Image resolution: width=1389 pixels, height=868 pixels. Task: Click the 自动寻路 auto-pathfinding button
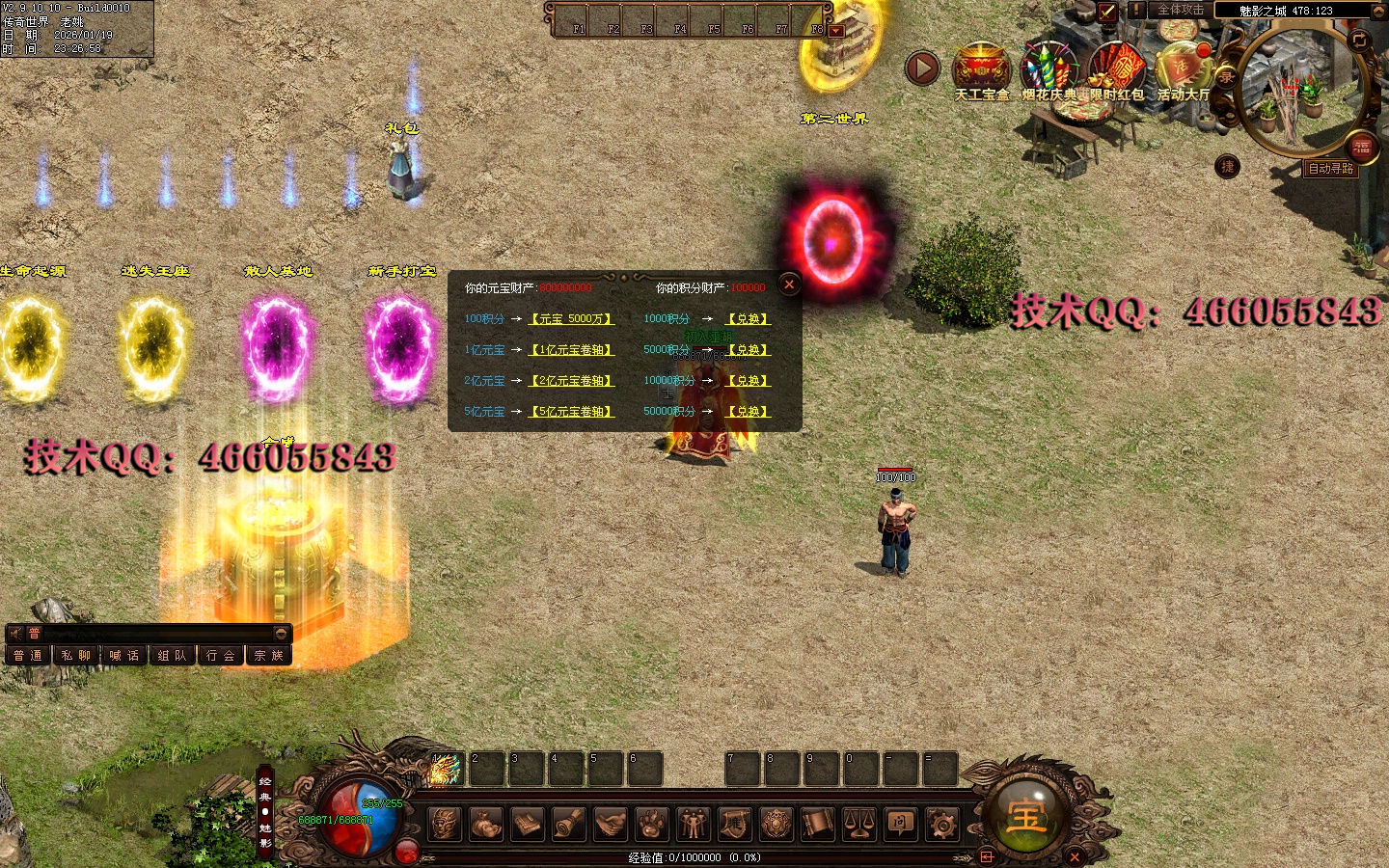pos(1330,169)
